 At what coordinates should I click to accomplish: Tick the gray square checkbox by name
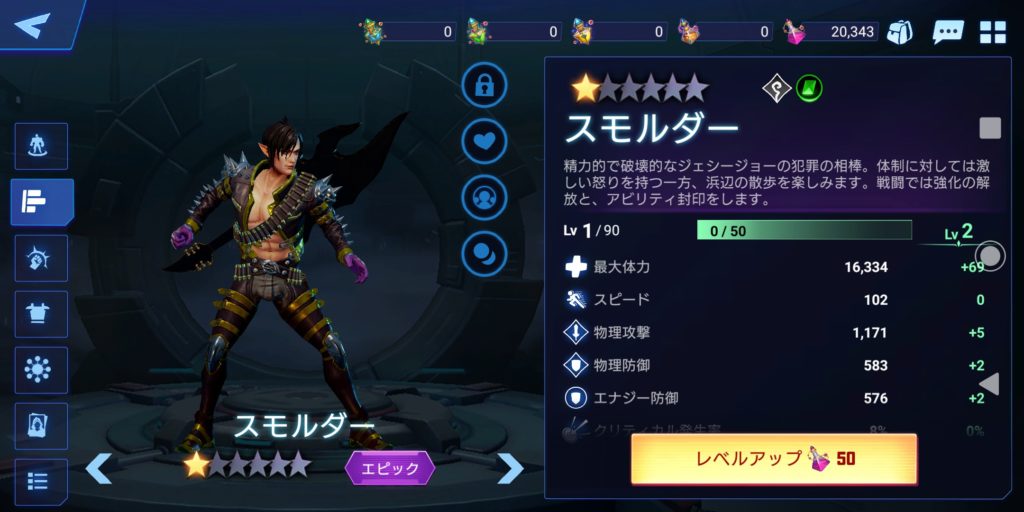coord(989,128)
